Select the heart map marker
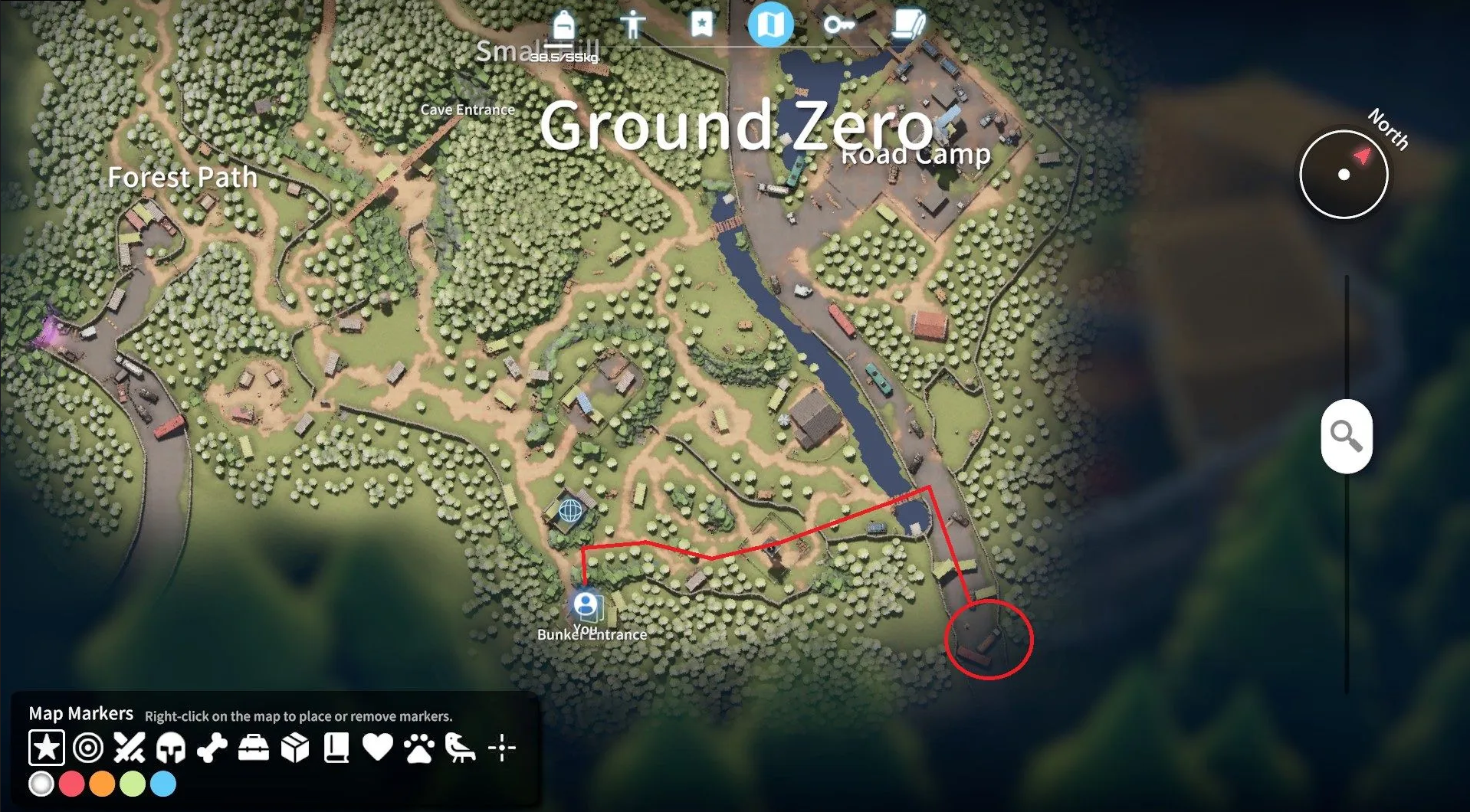1470x812 pixels. click(378, 748)
